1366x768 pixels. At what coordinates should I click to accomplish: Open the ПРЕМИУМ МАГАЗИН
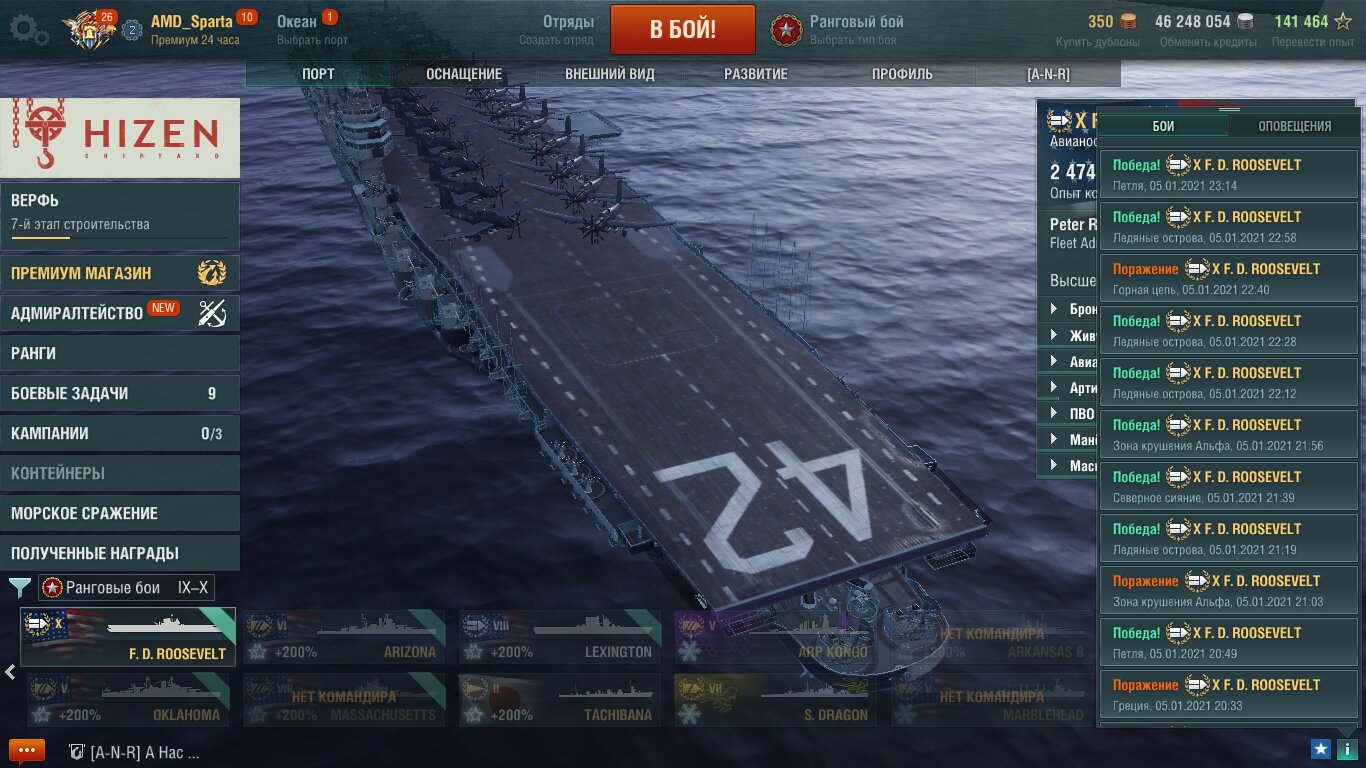coord(120,273)
